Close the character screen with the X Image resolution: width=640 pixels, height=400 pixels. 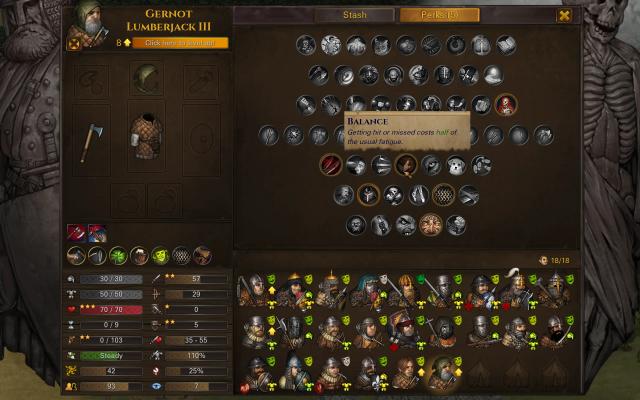565,15
